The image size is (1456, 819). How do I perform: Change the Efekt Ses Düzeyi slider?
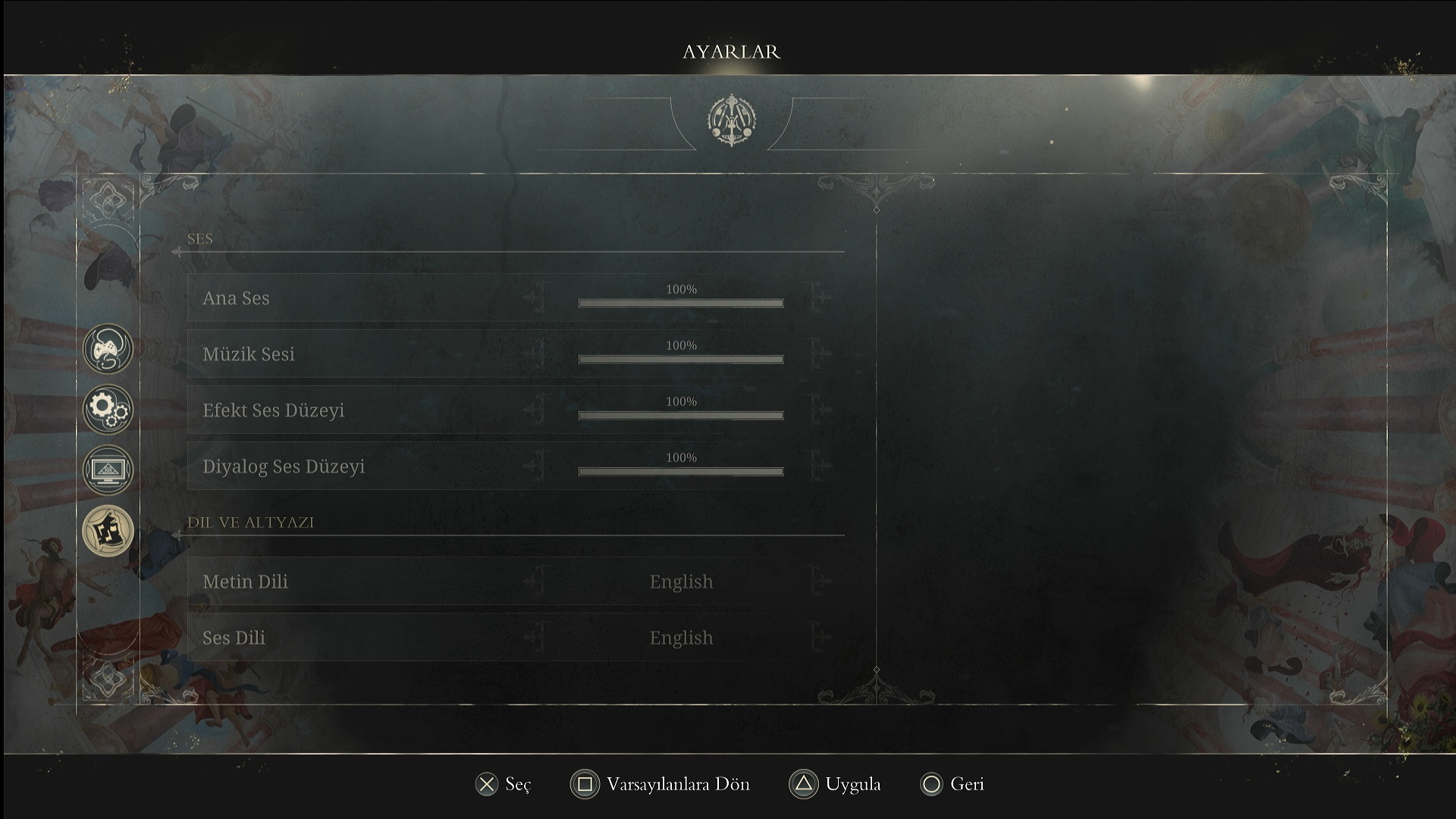coord(680,416)
